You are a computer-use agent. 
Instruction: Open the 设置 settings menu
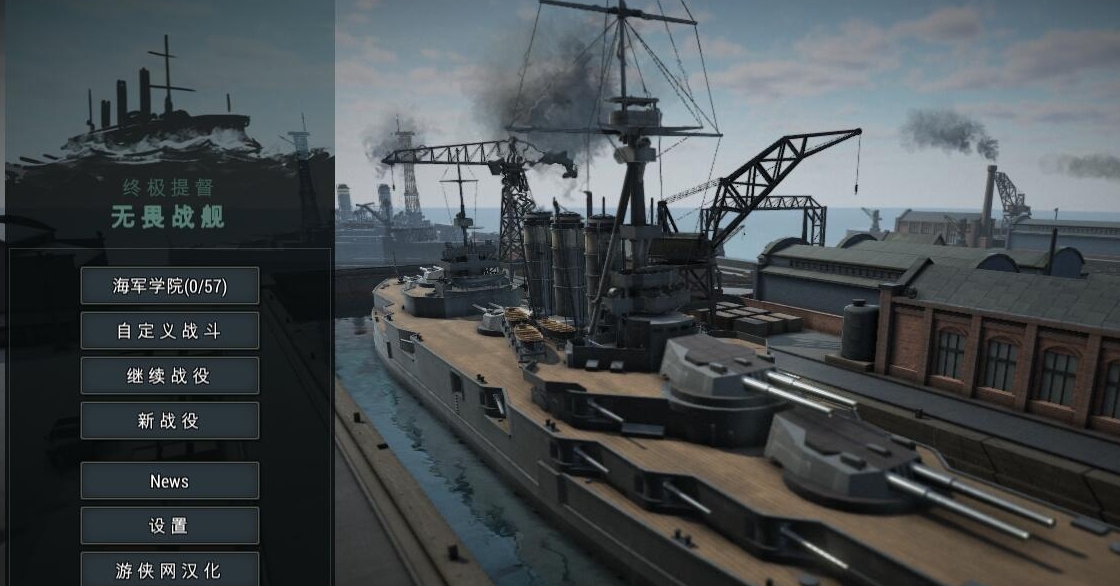tap(169, 526)
